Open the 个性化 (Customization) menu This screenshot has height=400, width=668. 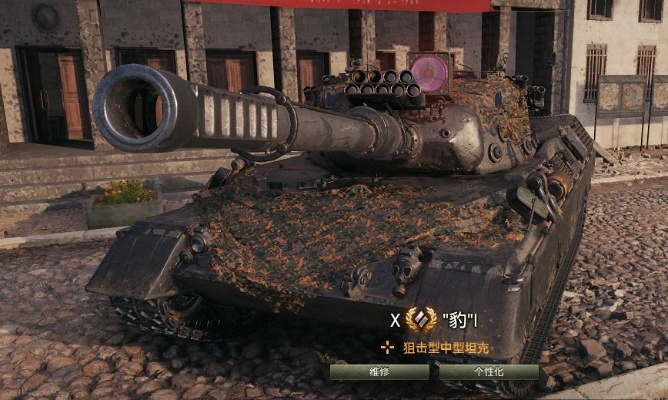(488, 371)
